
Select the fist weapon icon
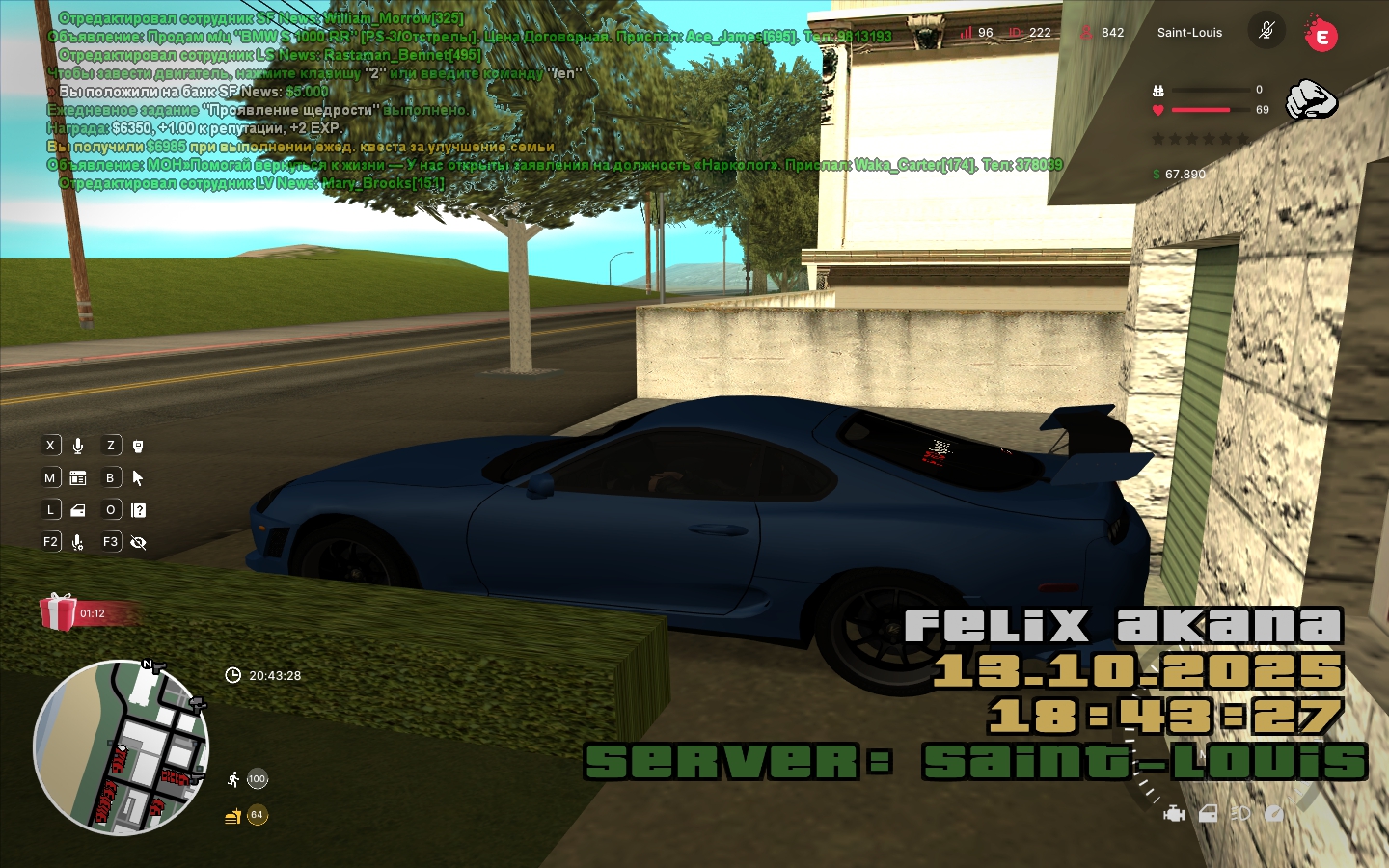click(1312, 99)
